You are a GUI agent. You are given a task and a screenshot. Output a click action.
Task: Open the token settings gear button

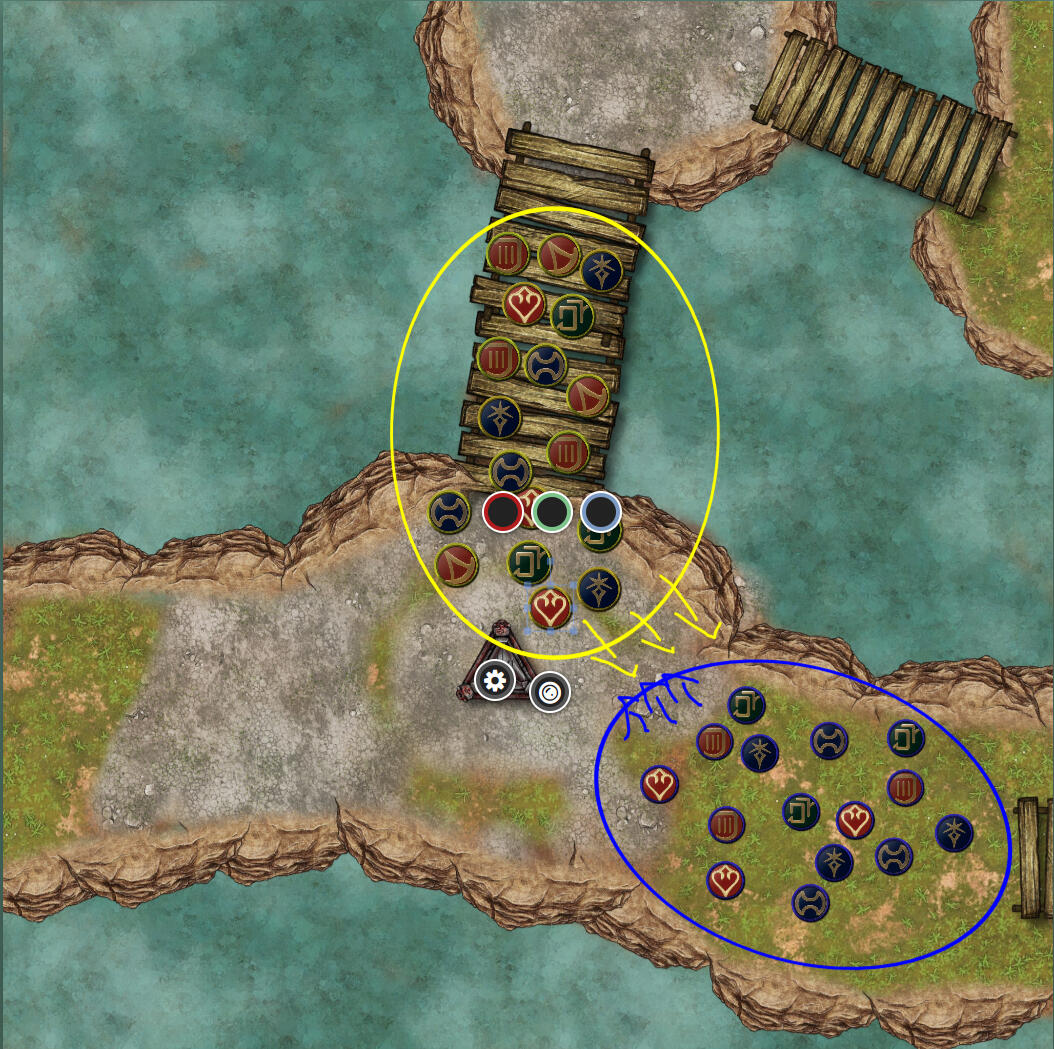pos(494,682)
